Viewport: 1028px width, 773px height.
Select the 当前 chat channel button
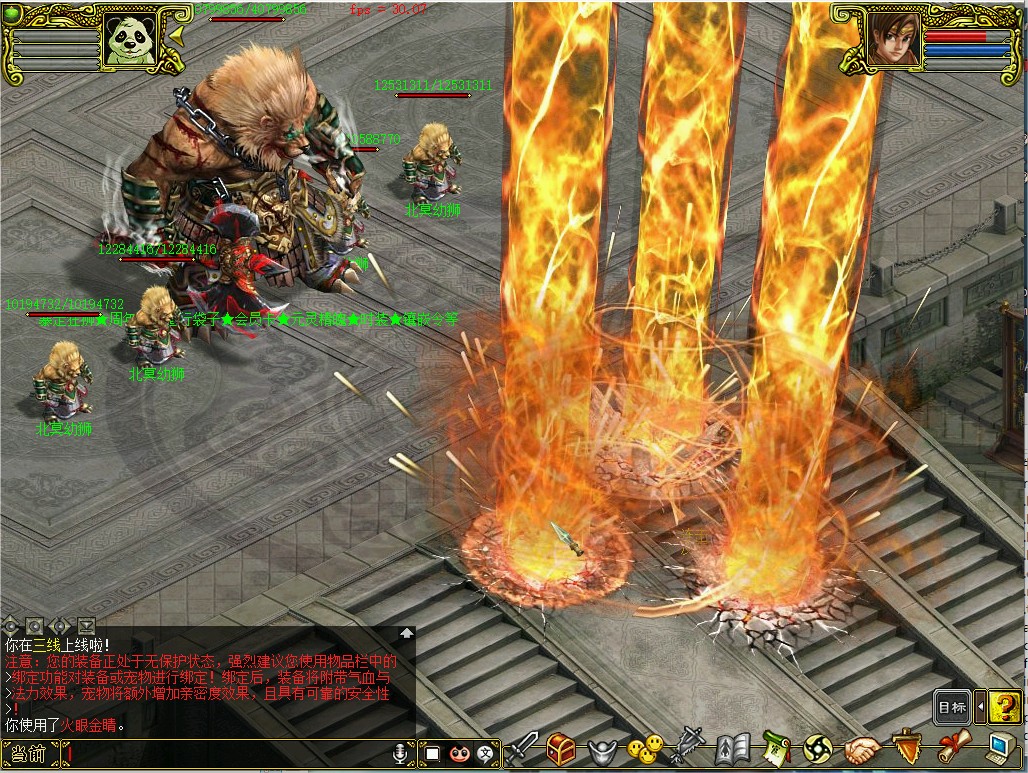(x=29, y=754)
